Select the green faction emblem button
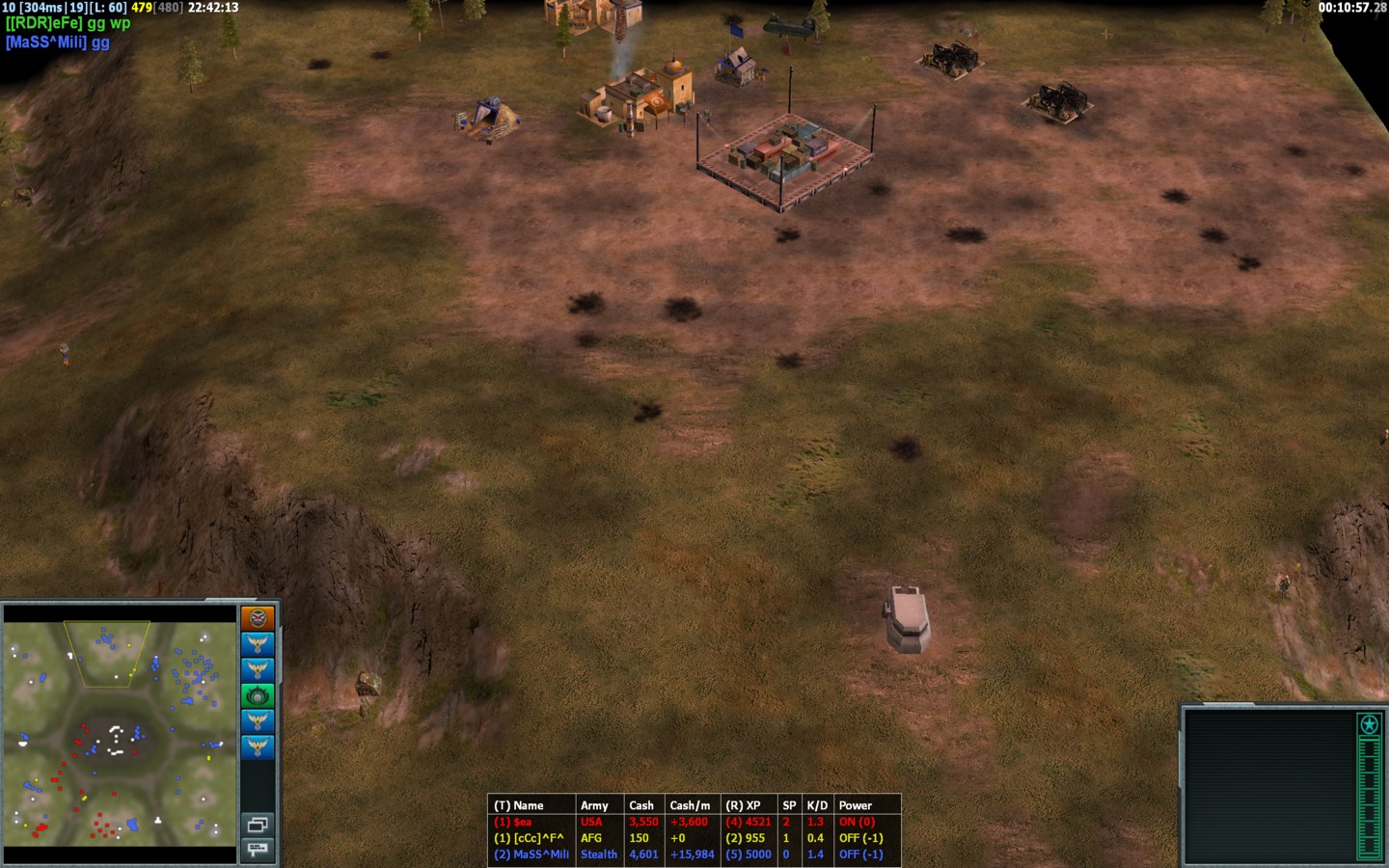Viewport: 1389px width, 868px height. (258, 695)
